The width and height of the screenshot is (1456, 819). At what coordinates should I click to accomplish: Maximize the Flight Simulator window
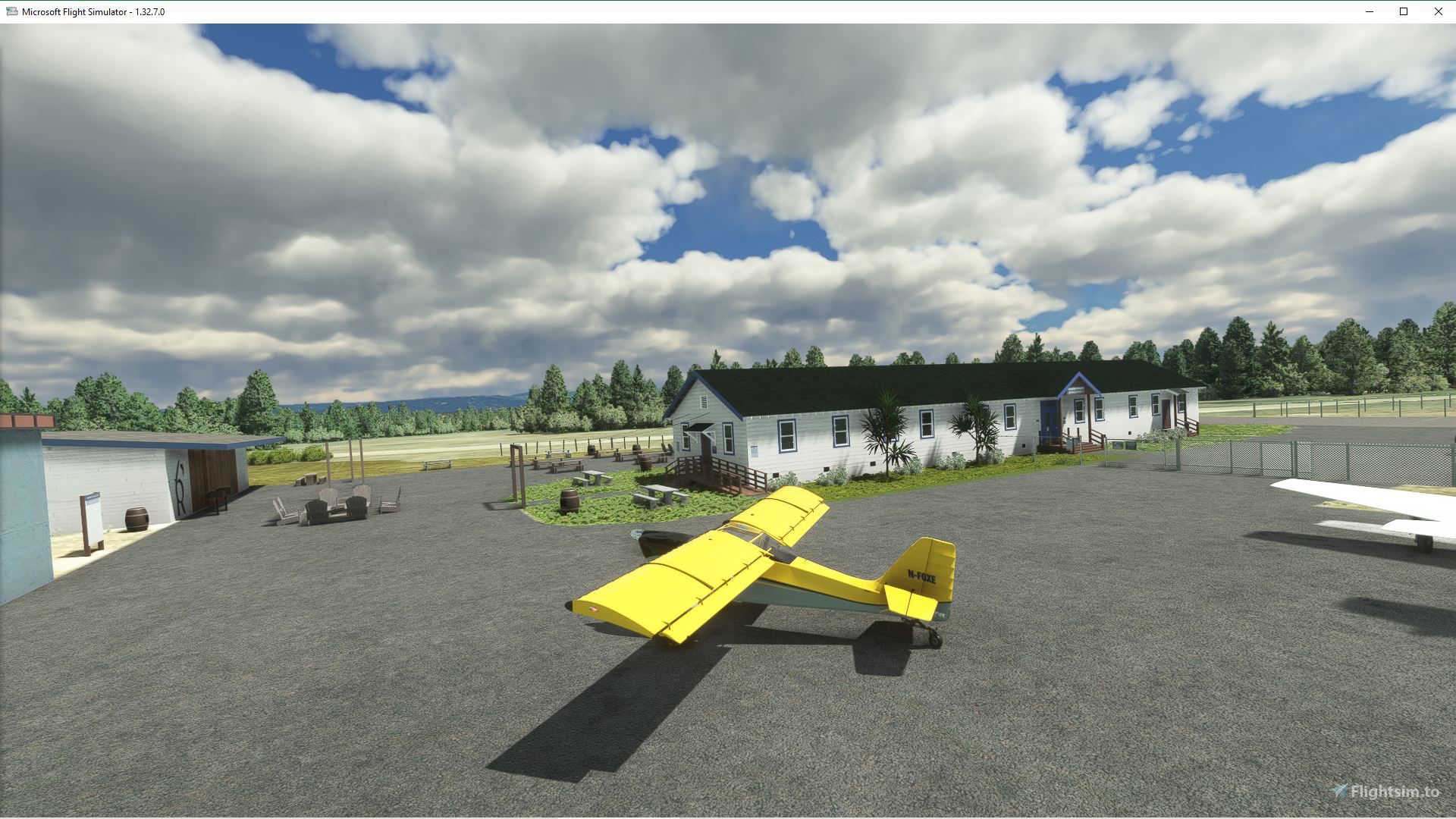(1403, 11)
